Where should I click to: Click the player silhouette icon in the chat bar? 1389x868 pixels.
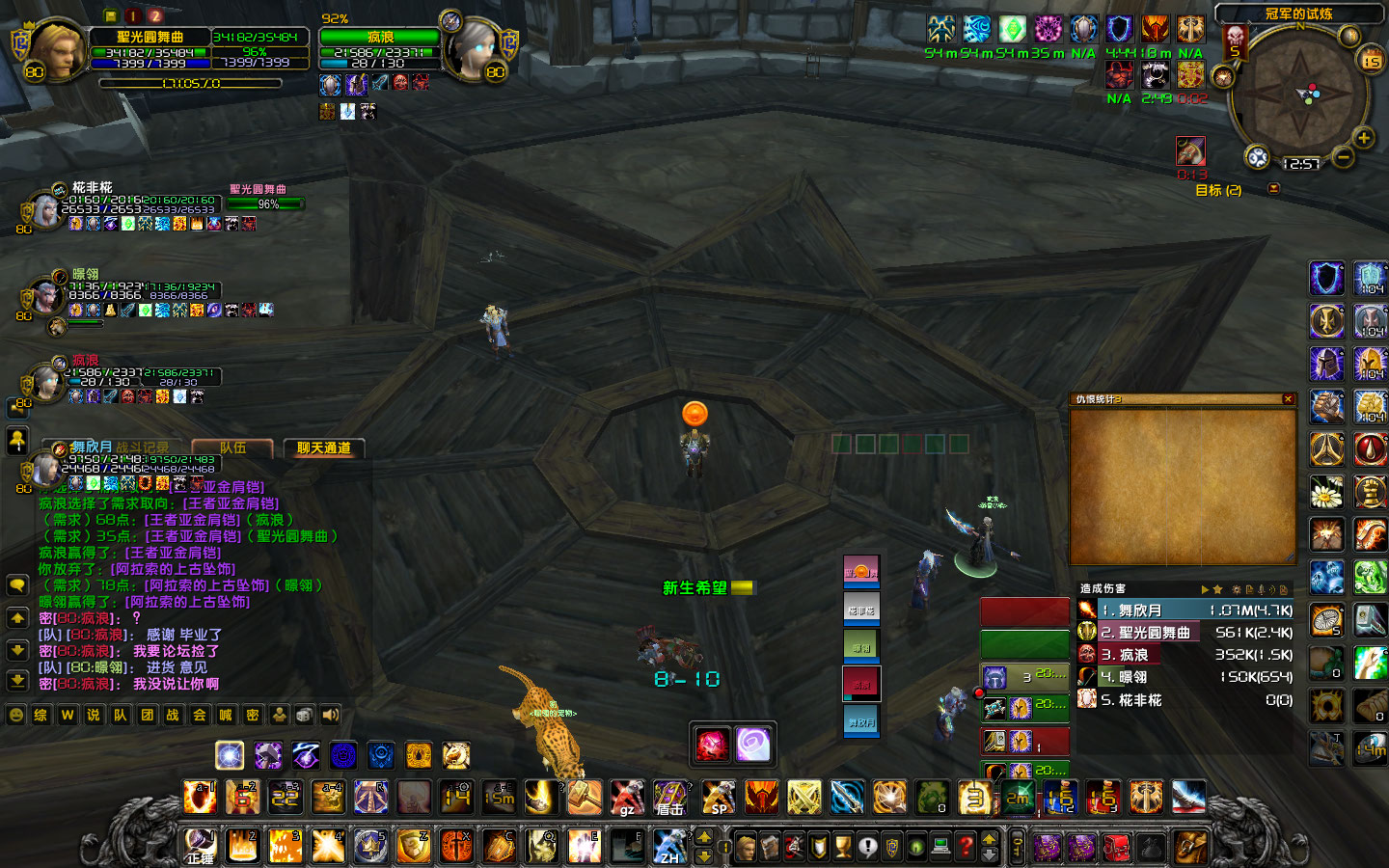pos(280,716)
